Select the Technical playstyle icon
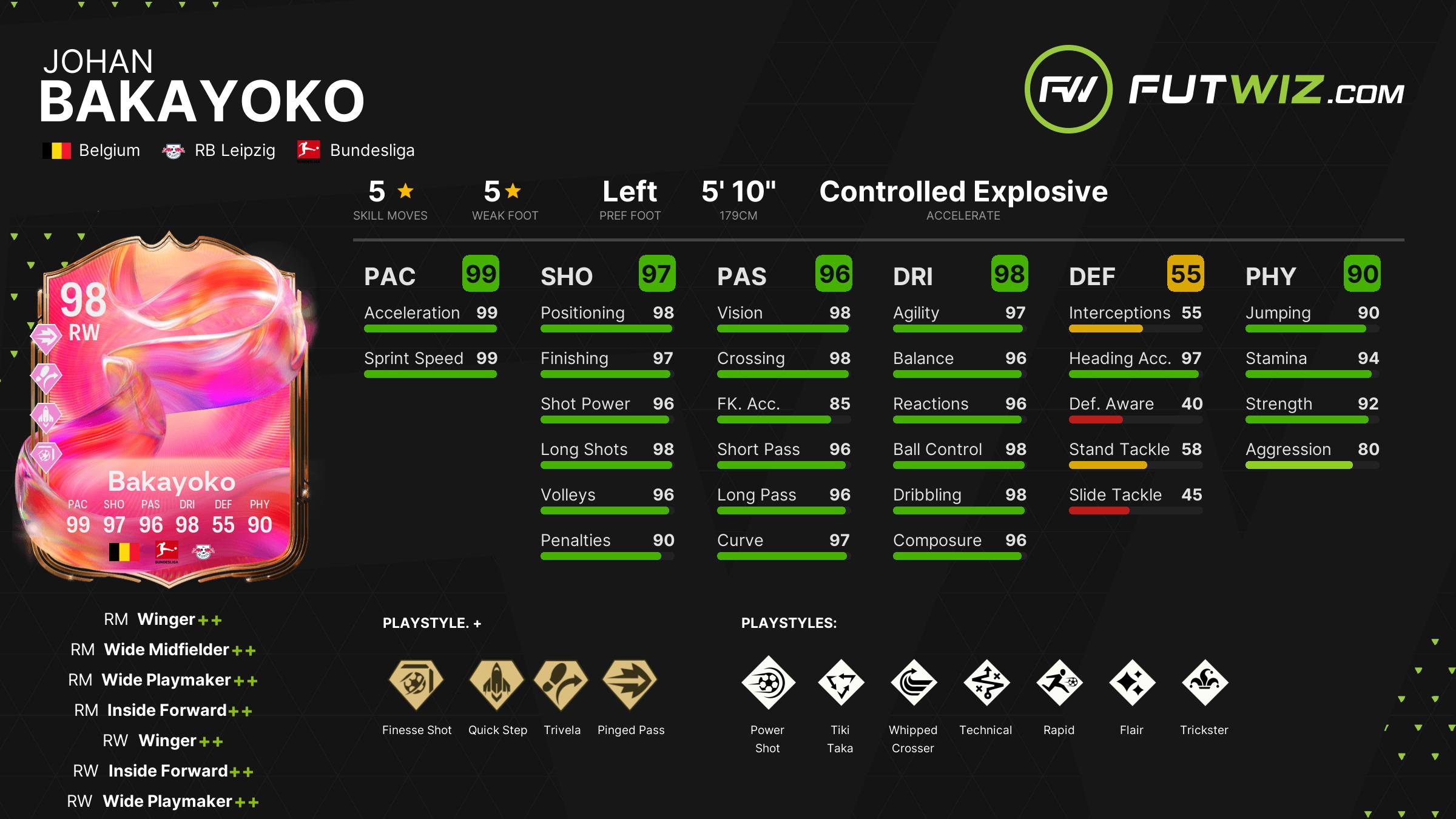The width and height of the screenshot is (1456, 819). pos(986,682)
